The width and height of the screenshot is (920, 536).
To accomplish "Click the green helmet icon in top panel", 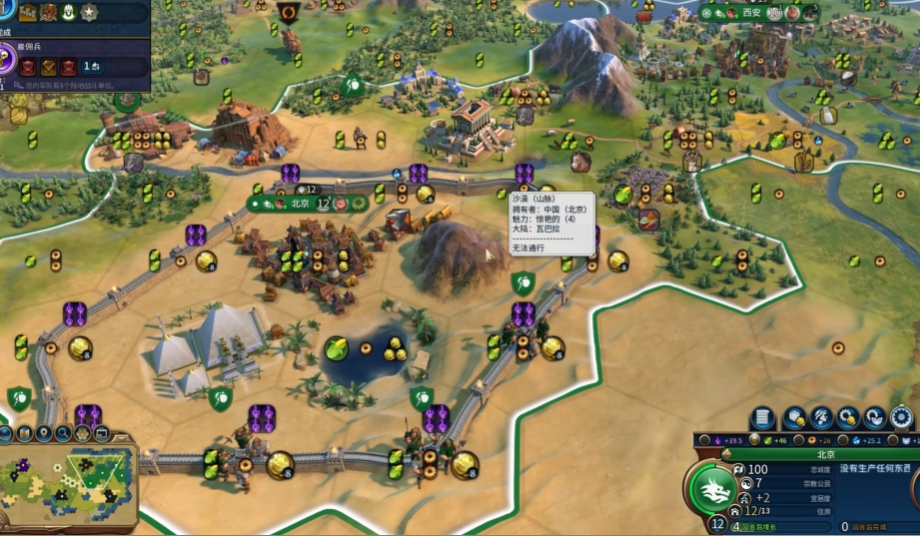I will (69, 12).
